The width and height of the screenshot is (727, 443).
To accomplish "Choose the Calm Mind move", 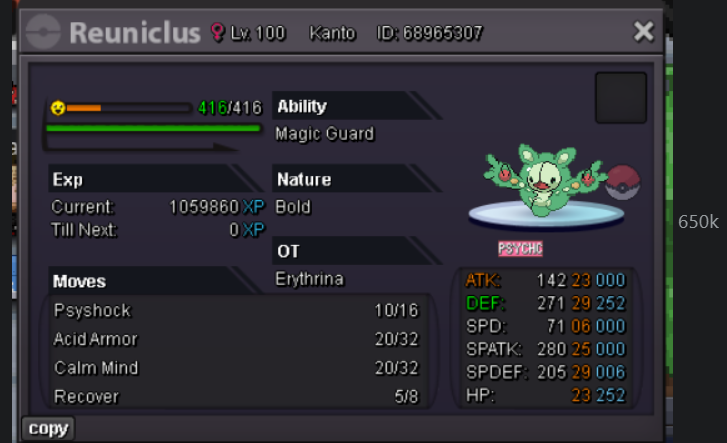I will [x=236, y=368].
